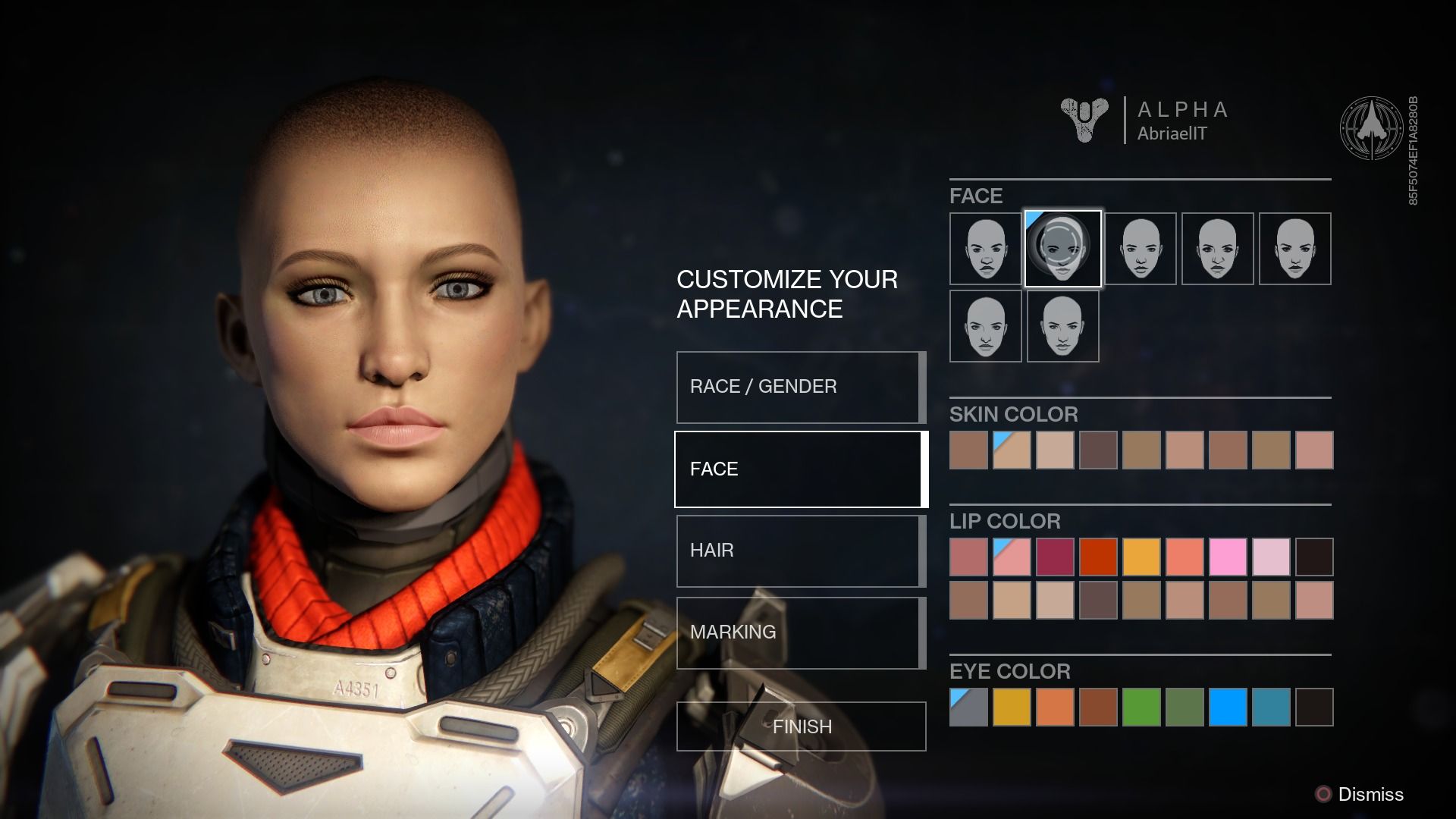Click the currently highlighted second face icon
The width and height of the screenshot is (1456, 819).
[x=1063, y=249]
